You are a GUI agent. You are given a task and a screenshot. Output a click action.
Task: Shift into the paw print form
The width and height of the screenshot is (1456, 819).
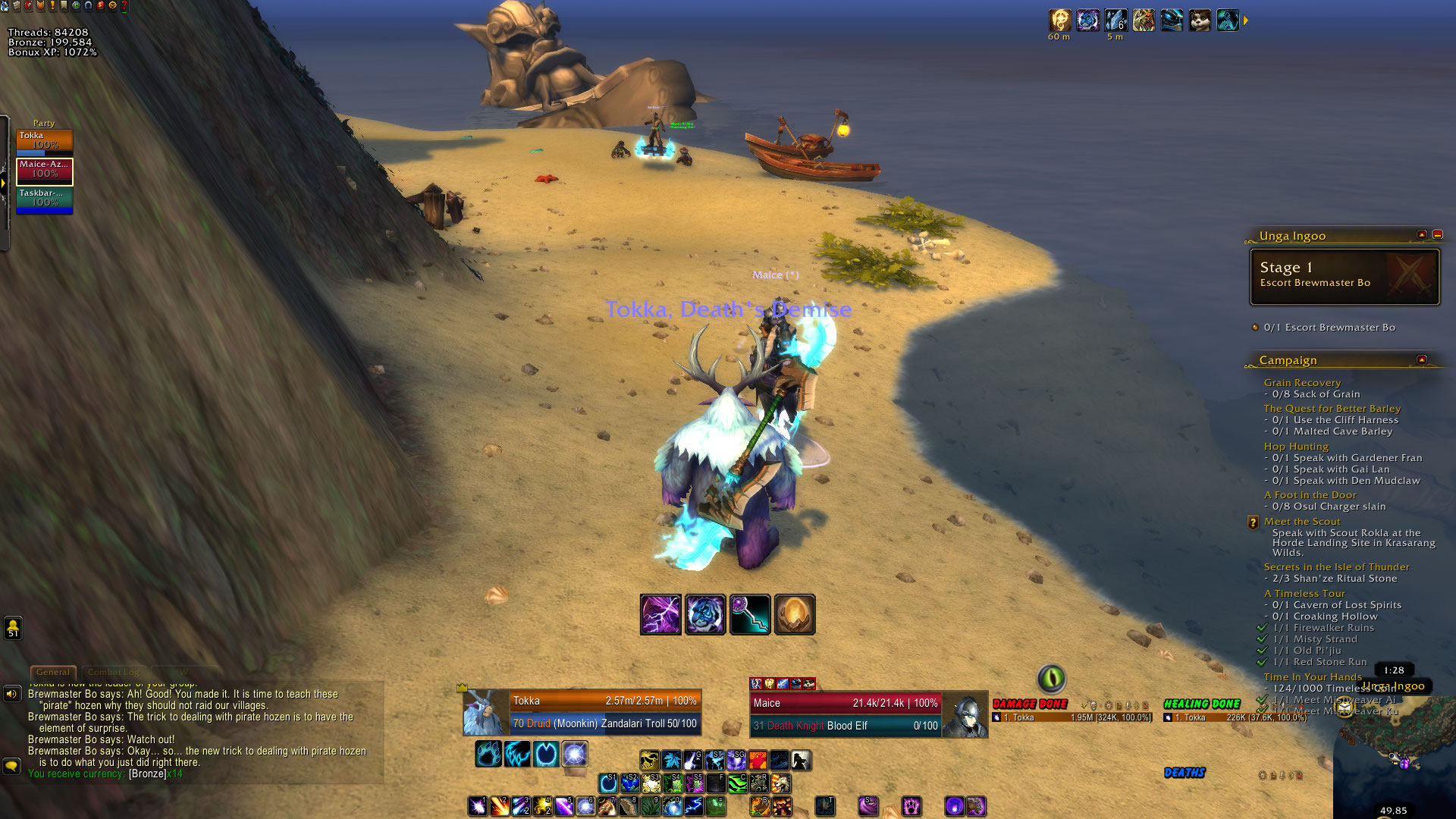488,755
